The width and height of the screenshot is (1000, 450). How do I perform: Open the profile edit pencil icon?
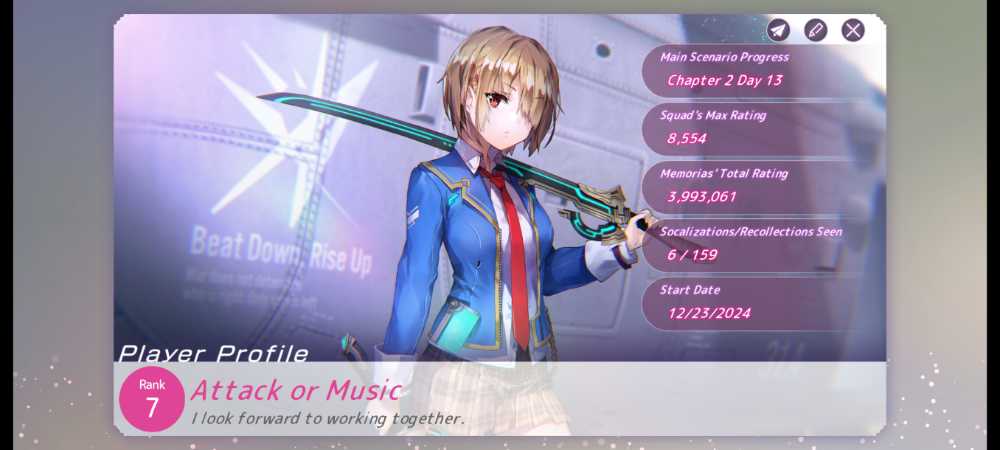[x=816, y=30]
